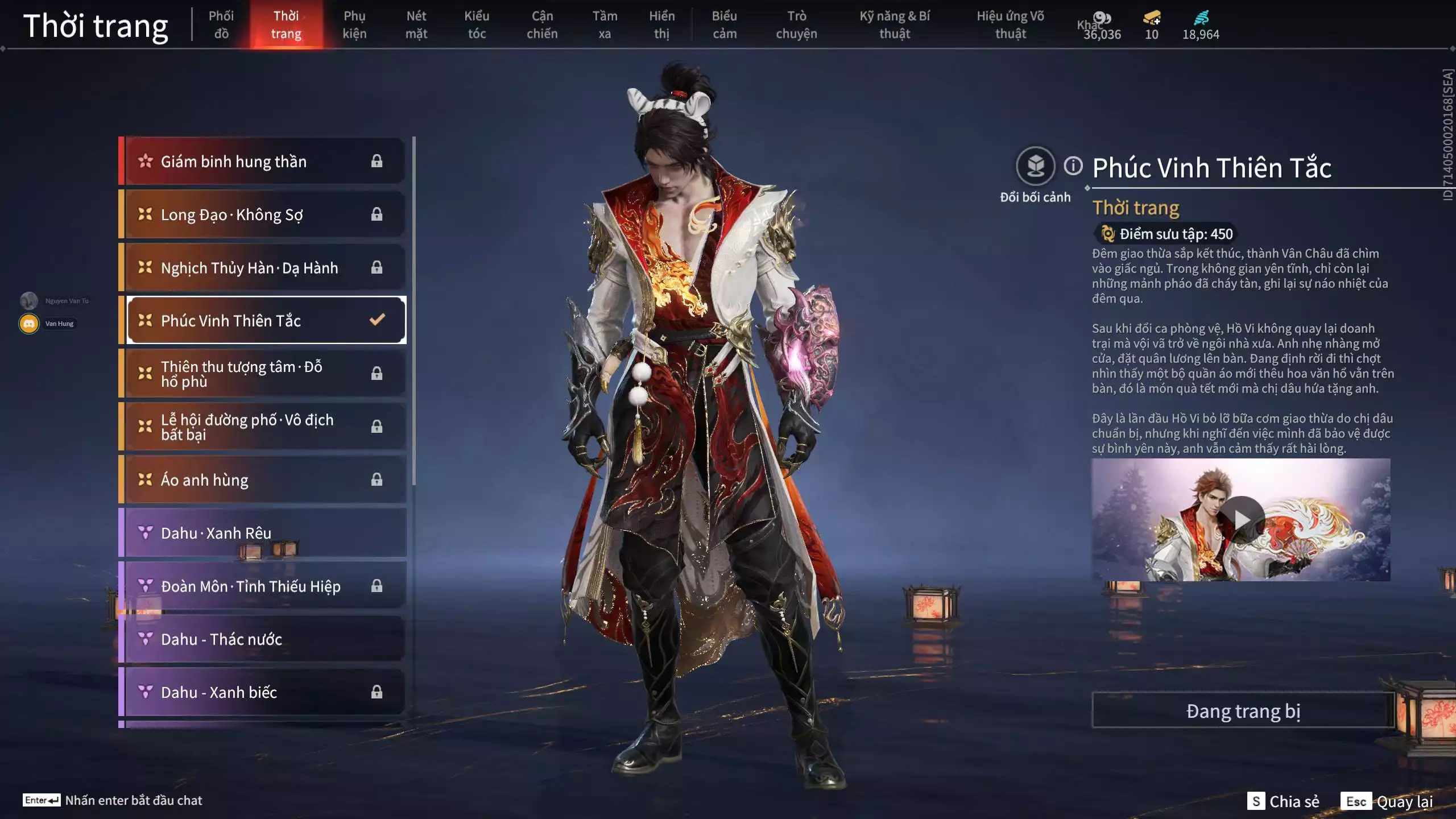
Task: Play the outfit preview video
Action: pyautogui.click(x=1242, y=519)
